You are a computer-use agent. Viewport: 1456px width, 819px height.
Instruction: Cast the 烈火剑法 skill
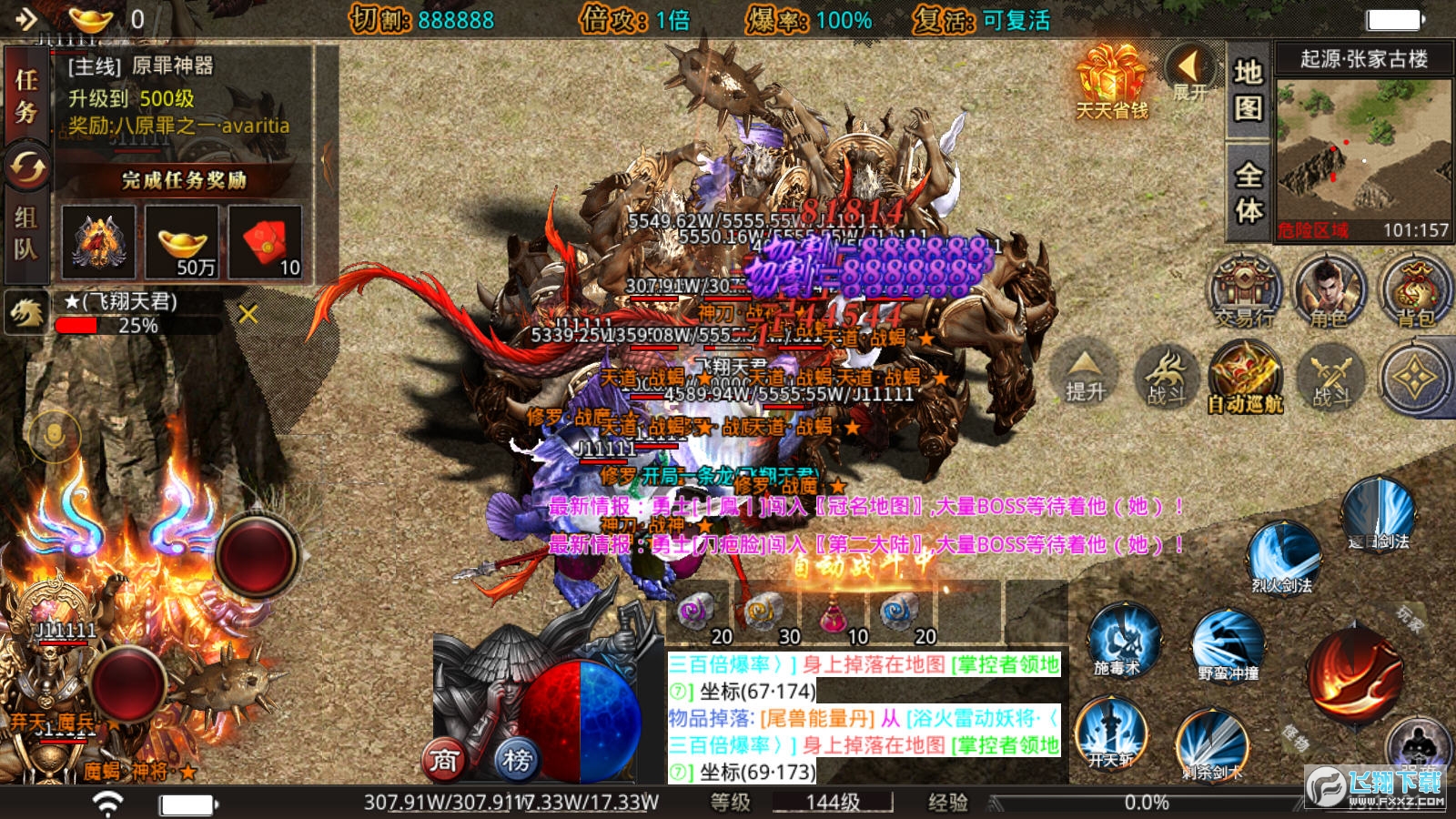pyautogui.click(x=1282, y=557)
